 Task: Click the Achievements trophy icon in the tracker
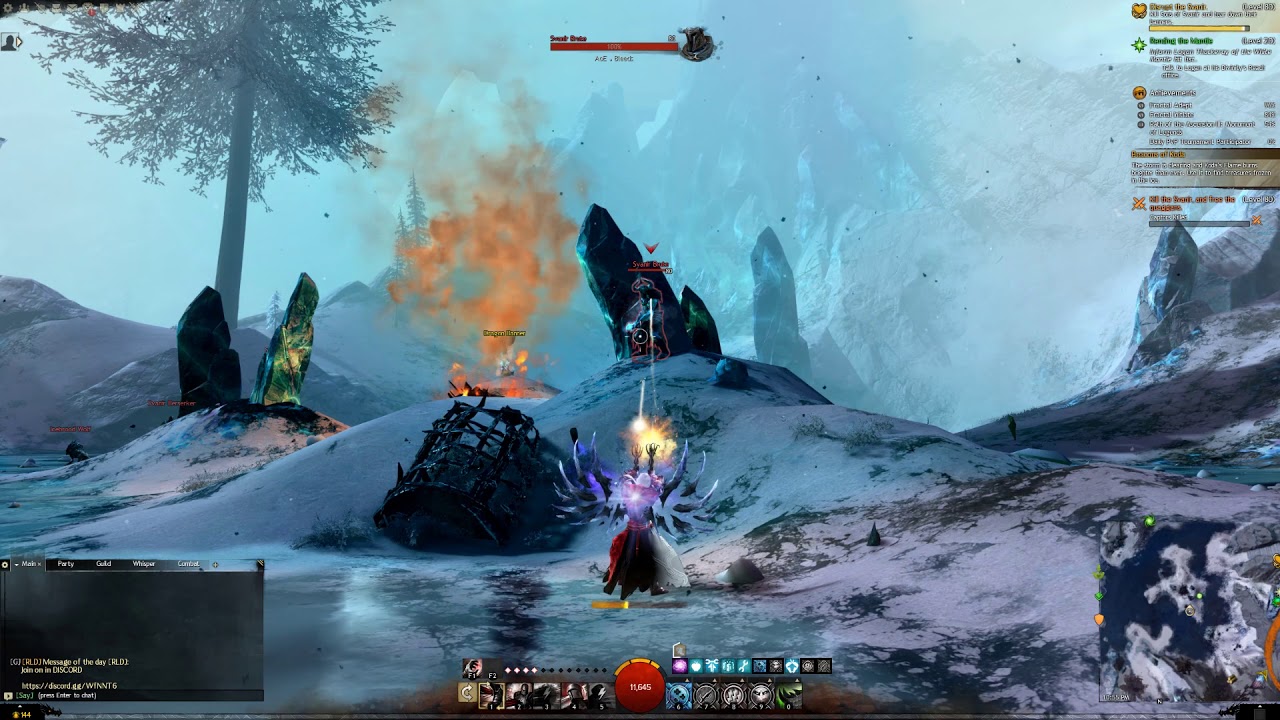point(1139,93)
